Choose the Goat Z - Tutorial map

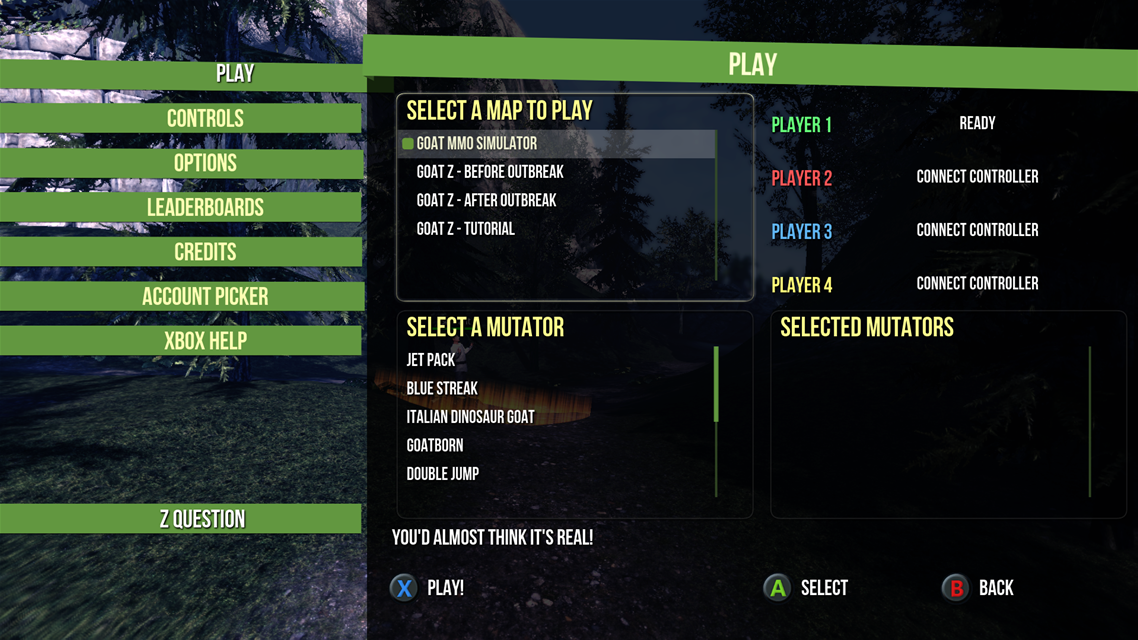[465, 229]
